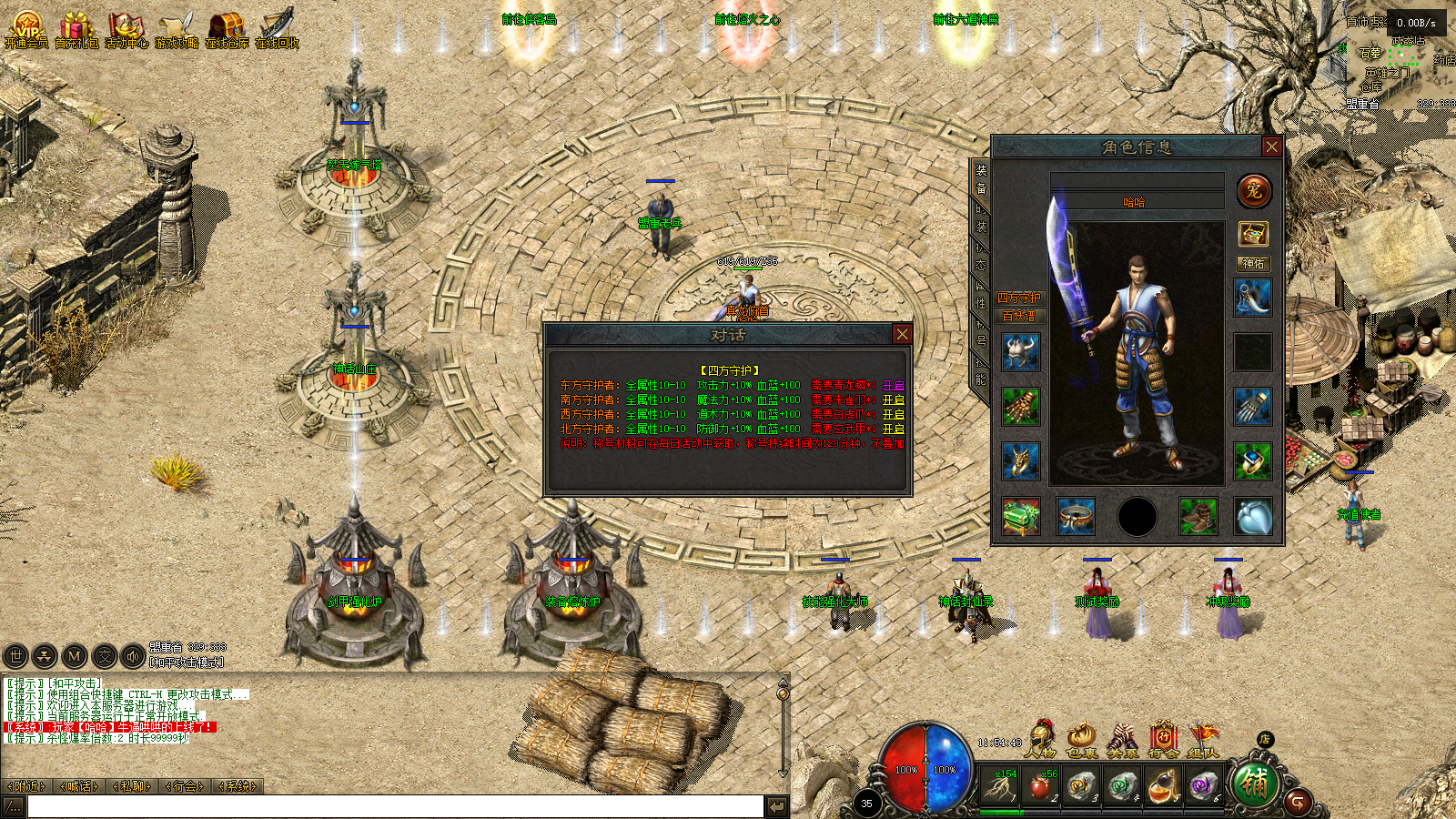The width and height of the screenshot is (1456, 819).
Task: Close the 角色信息 character panel
Action: pyautogui.click(x=1271, y=147)
